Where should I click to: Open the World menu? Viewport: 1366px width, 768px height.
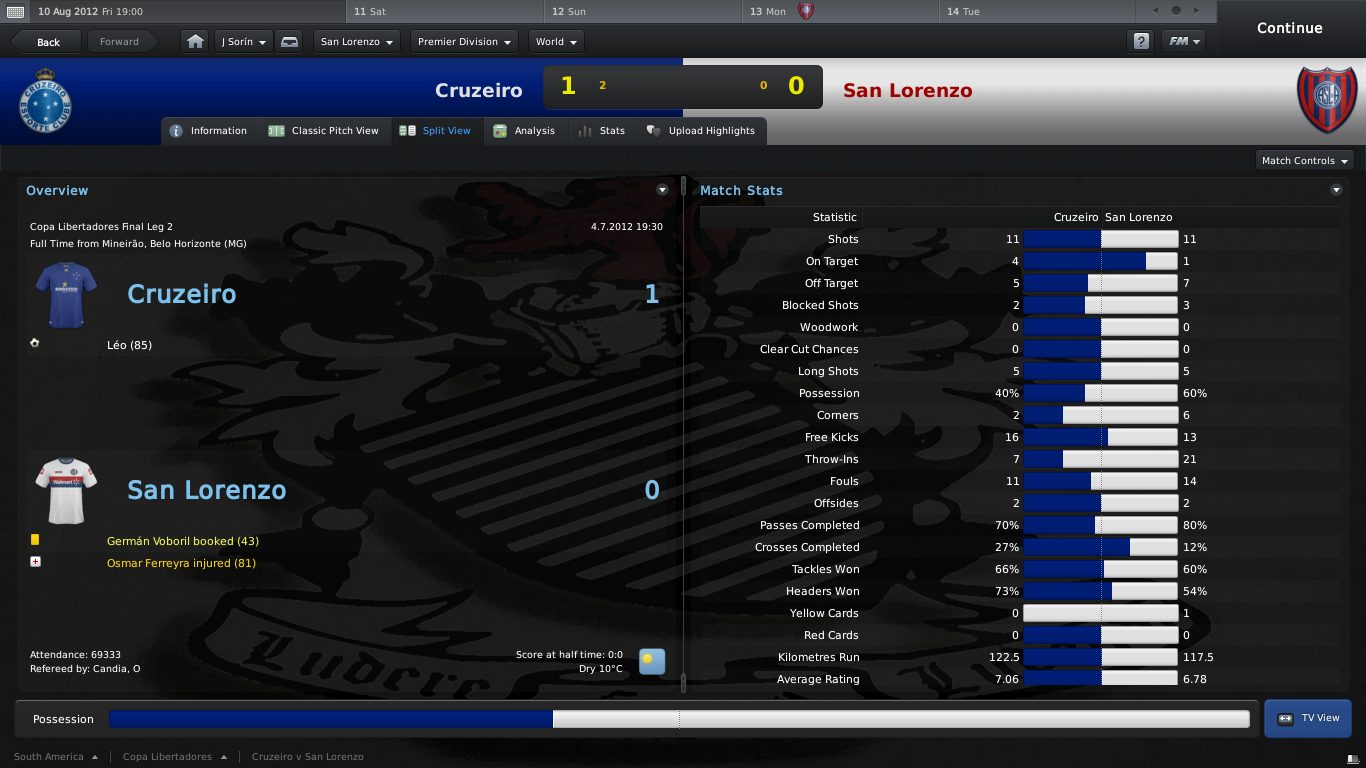pos(556,42)
